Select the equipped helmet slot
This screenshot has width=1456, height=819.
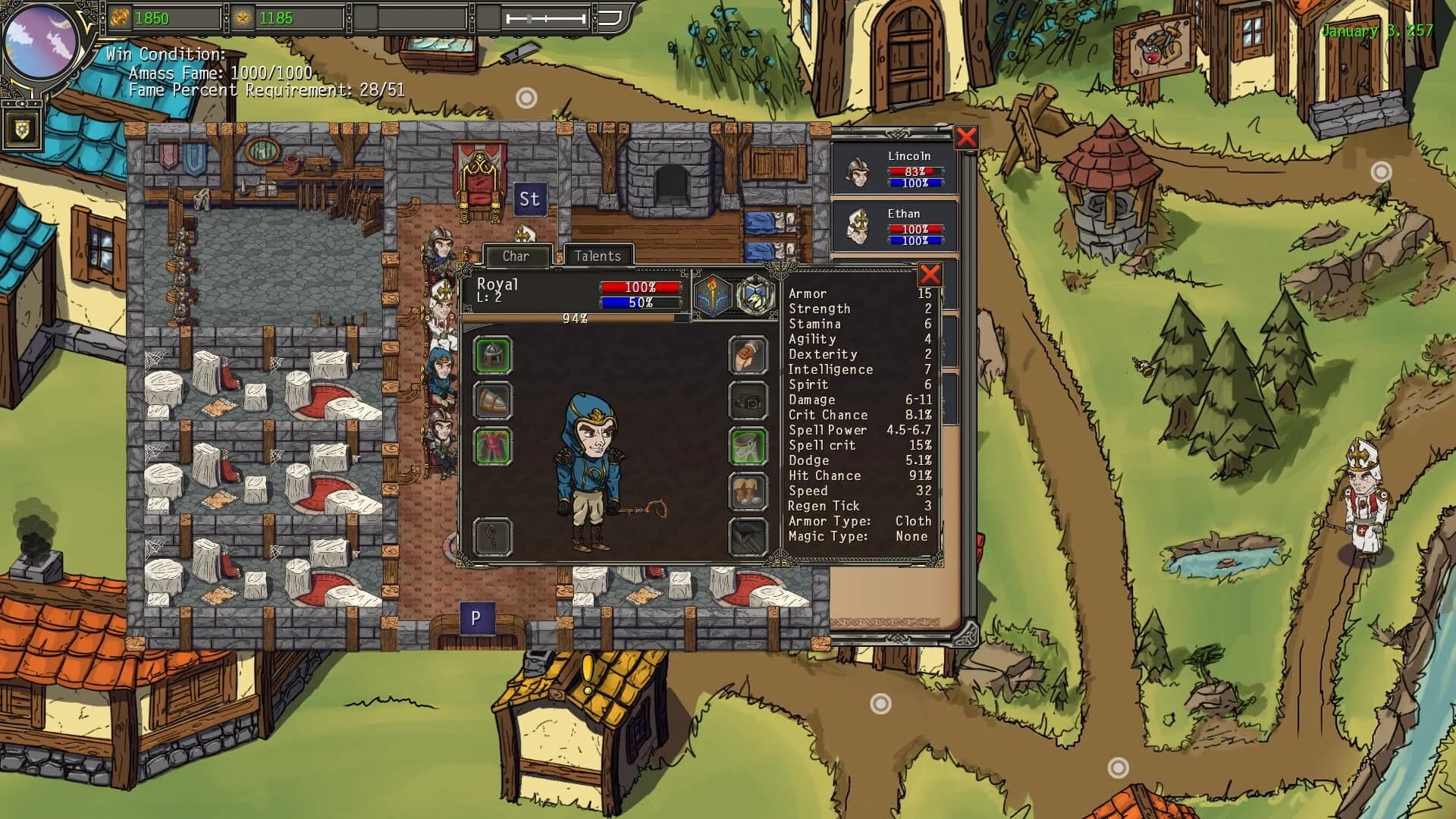(494, 356)
